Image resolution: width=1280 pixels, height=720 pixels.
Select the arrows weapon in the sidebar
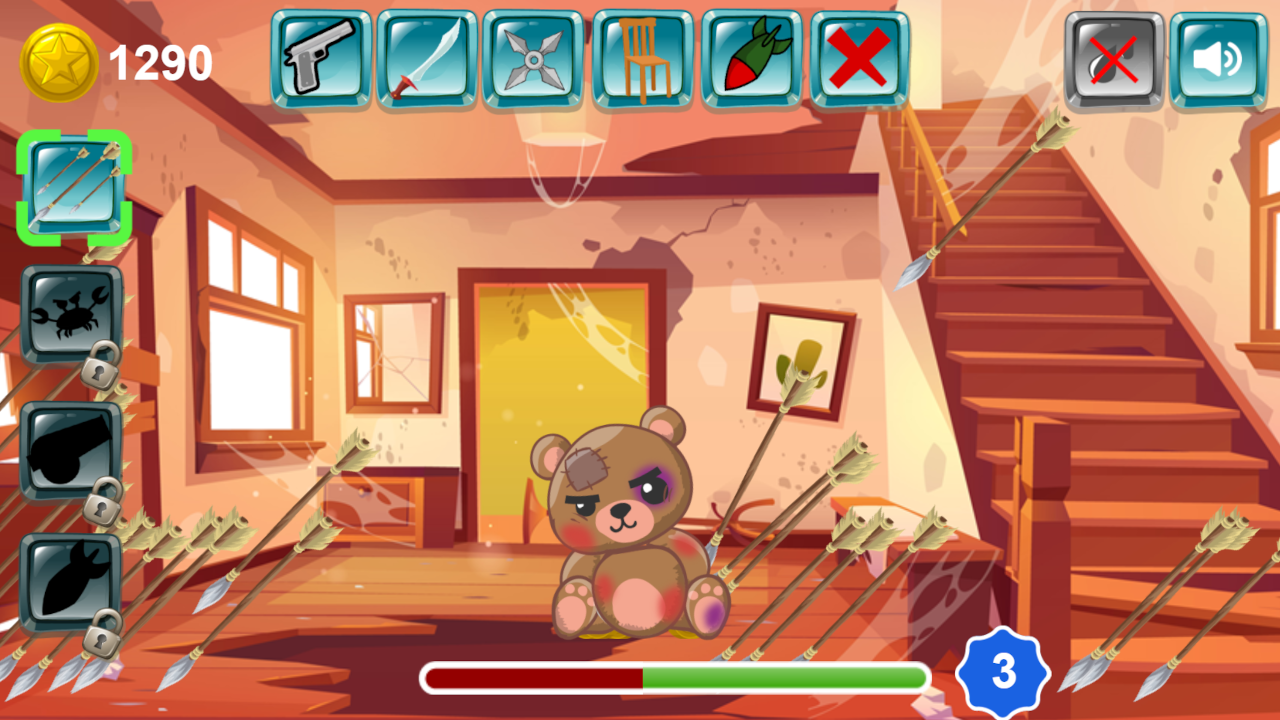coord(72,185)
